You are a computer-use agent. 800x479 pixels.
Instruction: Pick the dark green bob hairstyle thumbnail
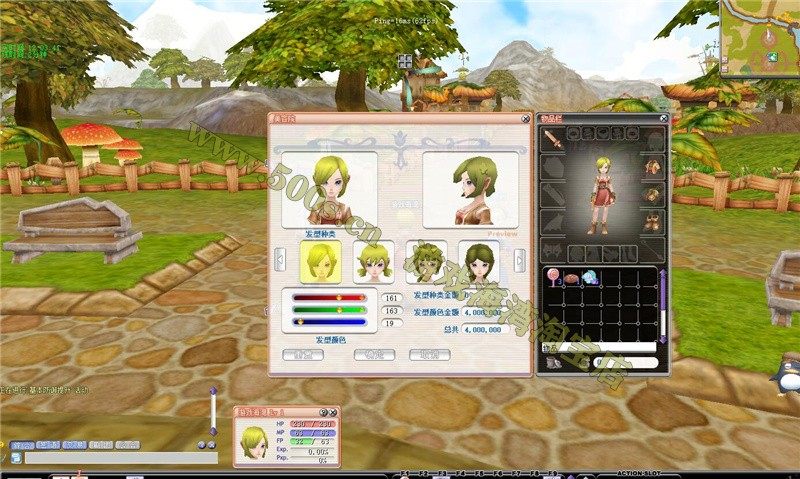[x=478, y=261]
